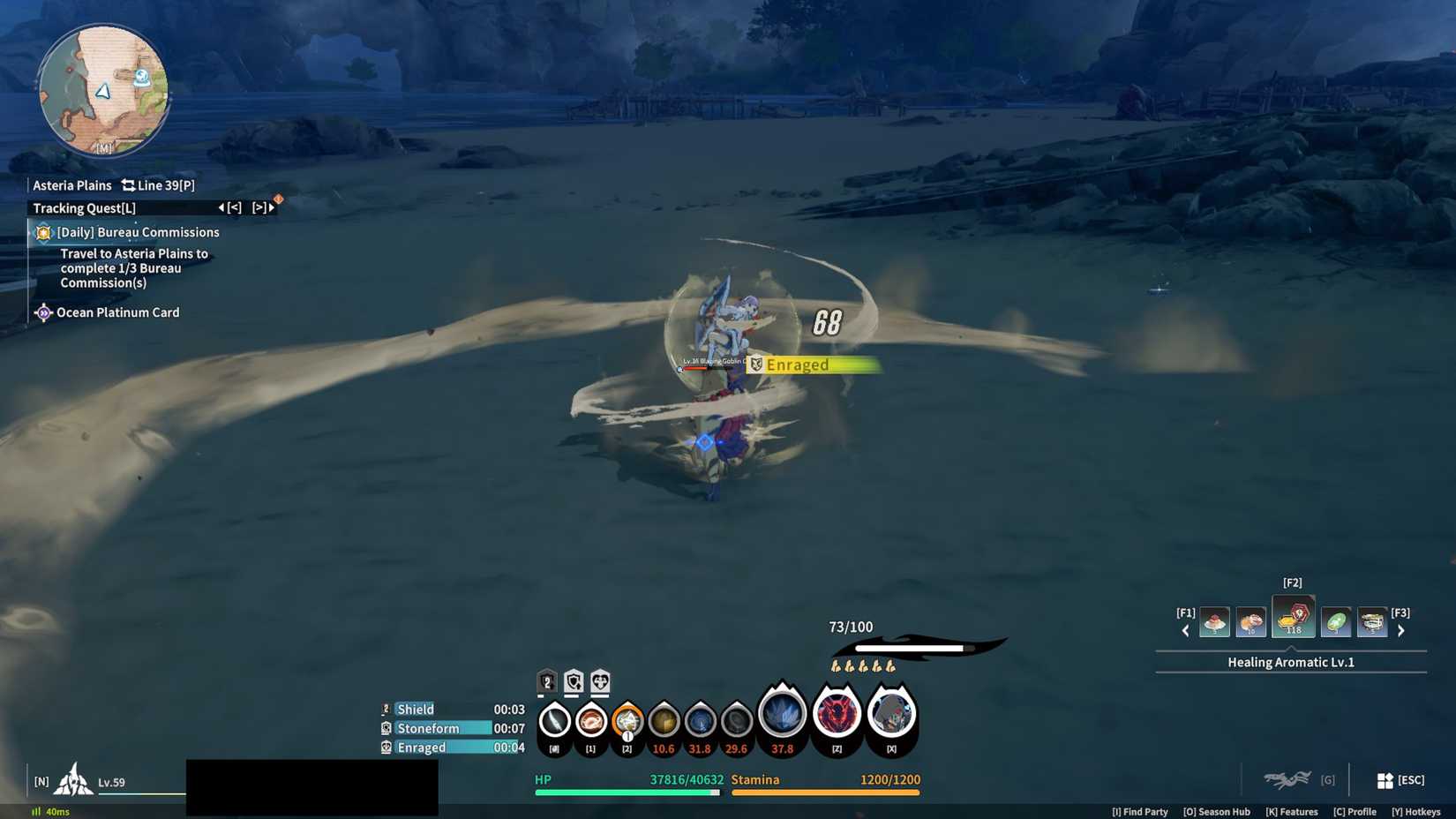The image size is (1456, 819).
Task: Collapse the hotbar with the [F1] left chevron
Action: coord(1185,629)
